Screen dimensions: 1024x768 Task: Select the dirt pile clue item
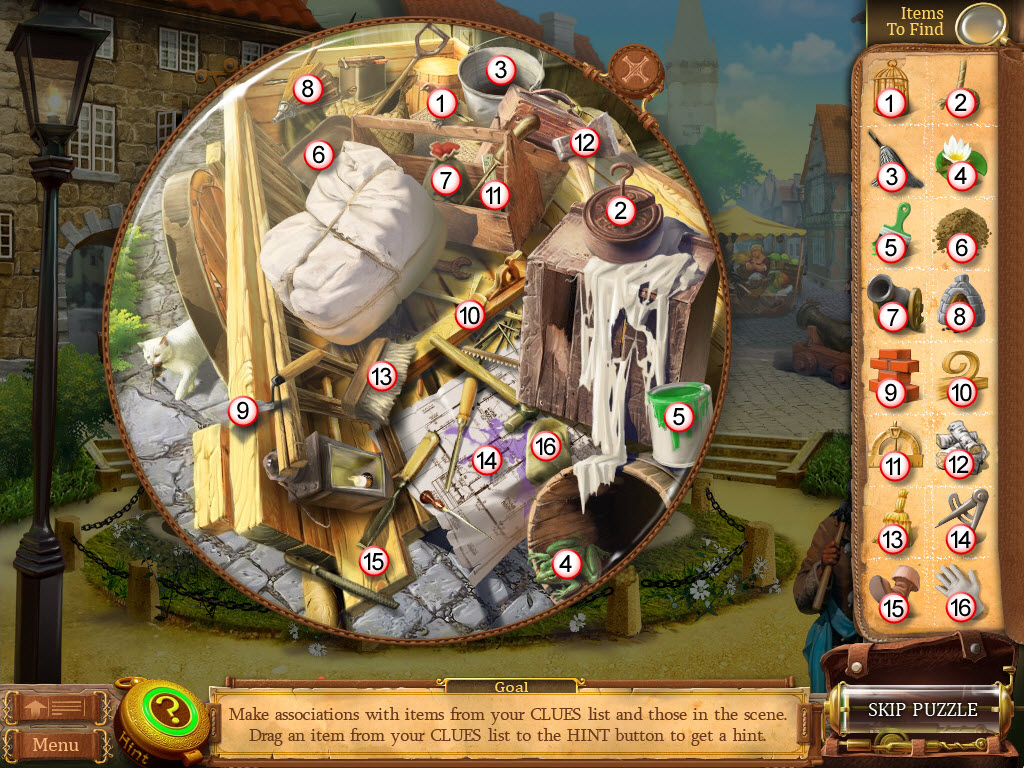(961, 232)
